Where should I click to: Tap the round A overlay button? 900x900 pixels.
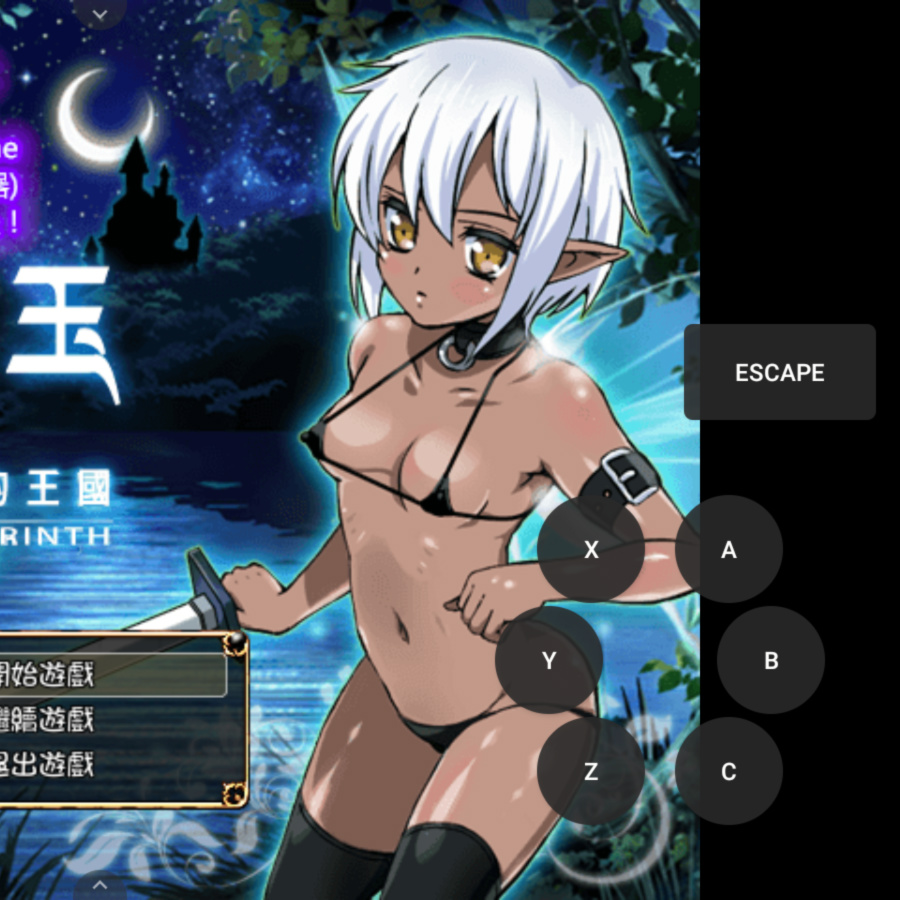click(x=728, y=549)
